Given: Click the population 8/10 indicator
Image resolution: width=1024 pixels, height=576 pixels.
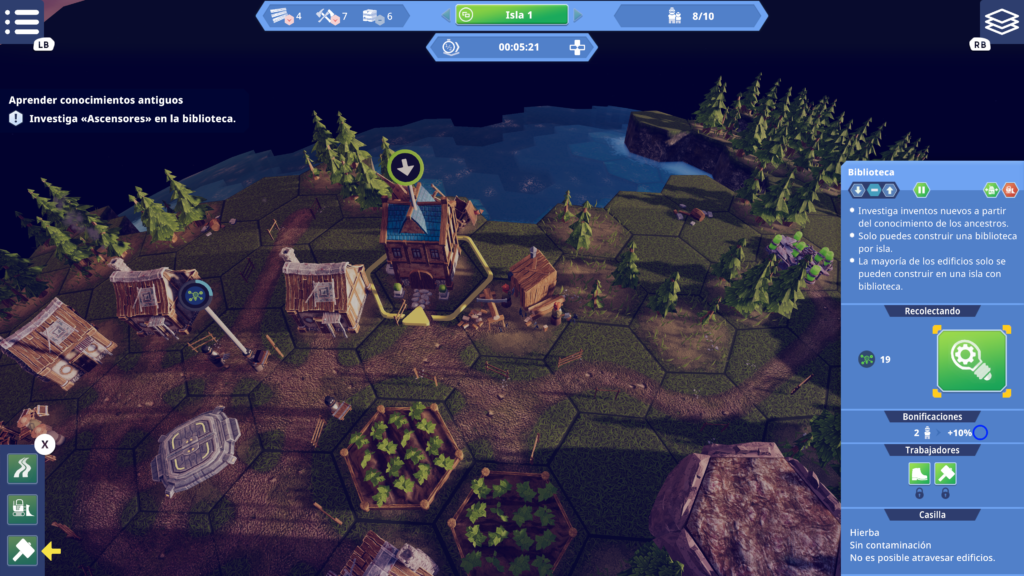Looking at the screenshot, I should pos(690,16).
